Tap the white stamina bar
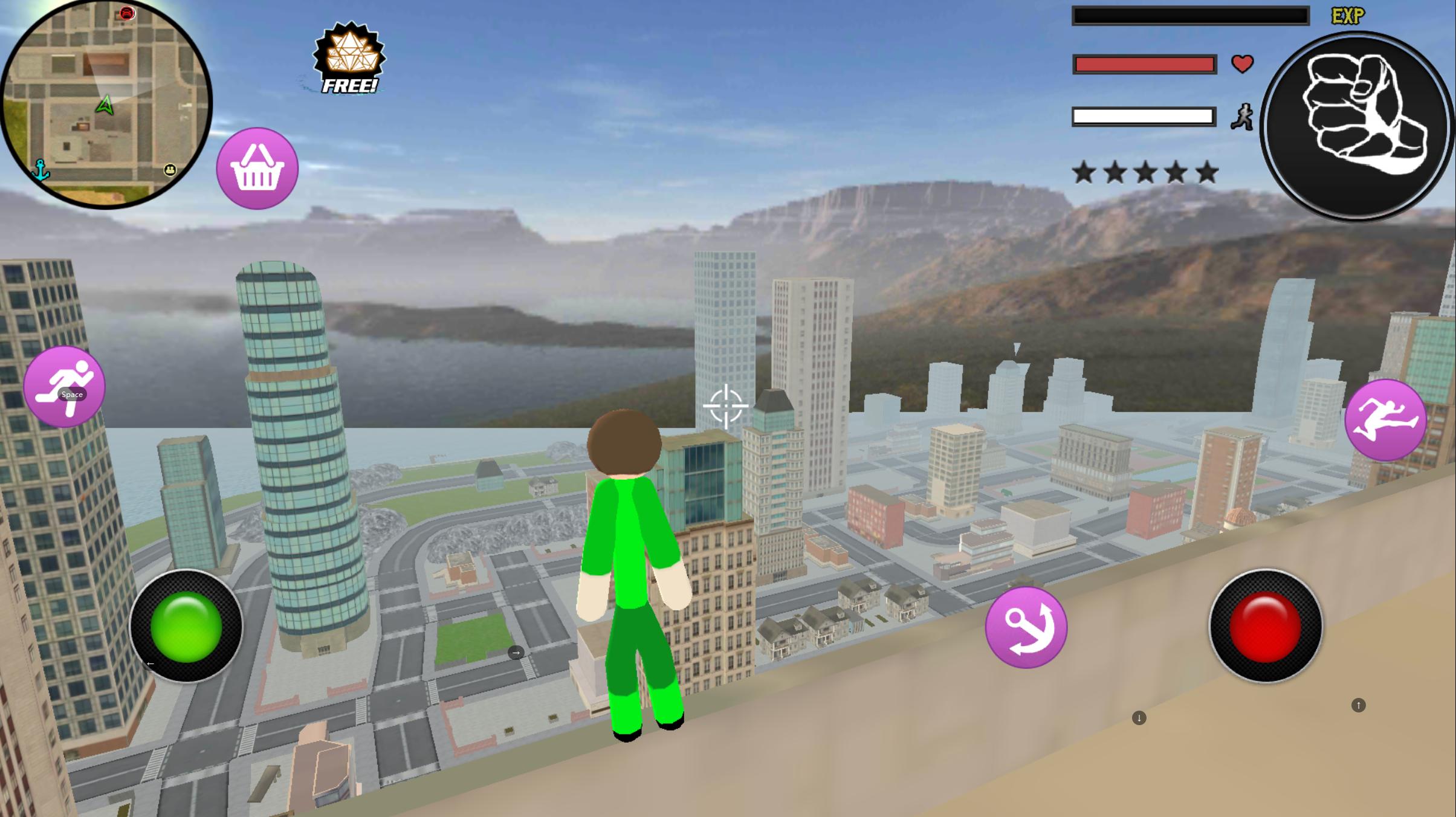The image size is (1456, 817). (x=1144, y=116)
